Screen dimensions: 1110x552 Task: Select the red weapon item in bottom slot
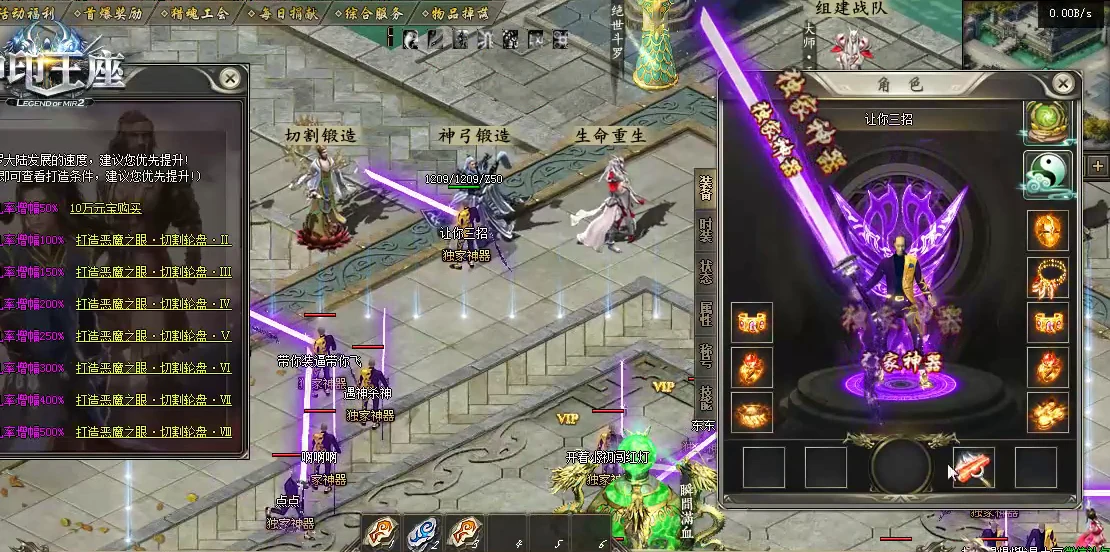pyautogui.click(x=973, y=467)
